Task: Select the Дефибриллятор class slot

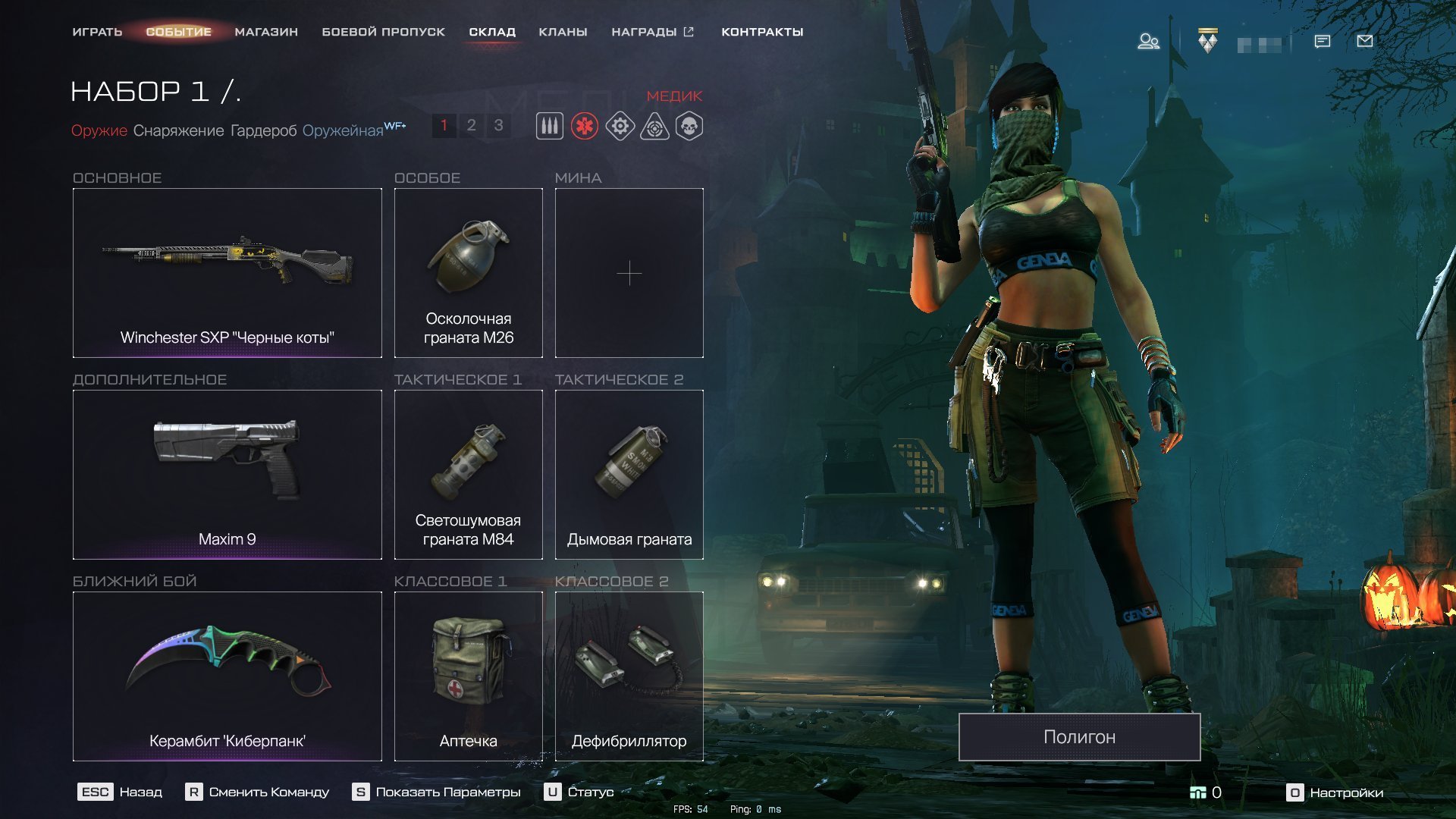Action: point(629,676)
